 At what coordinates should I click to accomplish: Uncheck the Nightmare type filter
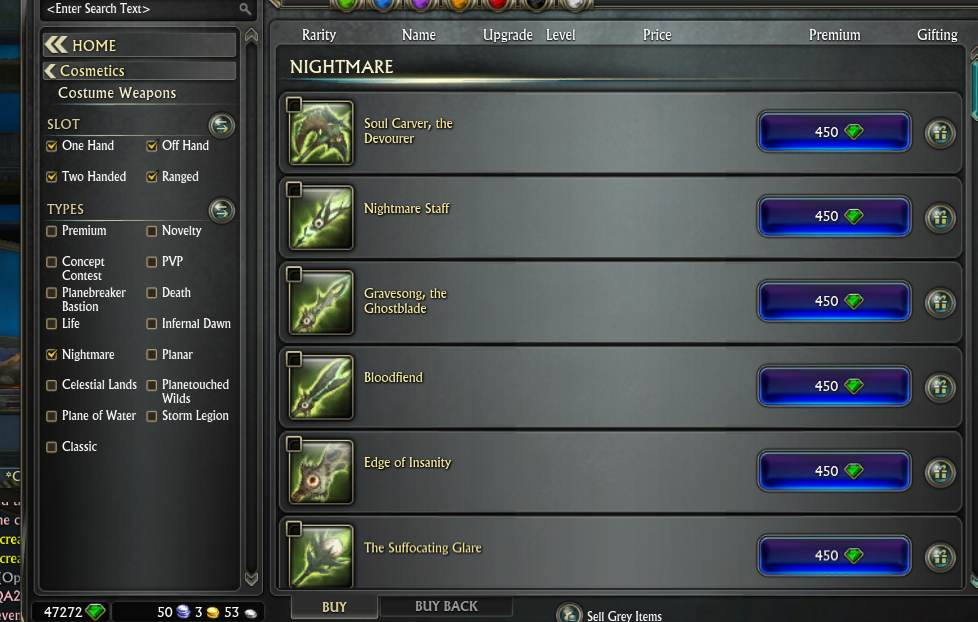point(52,355)
